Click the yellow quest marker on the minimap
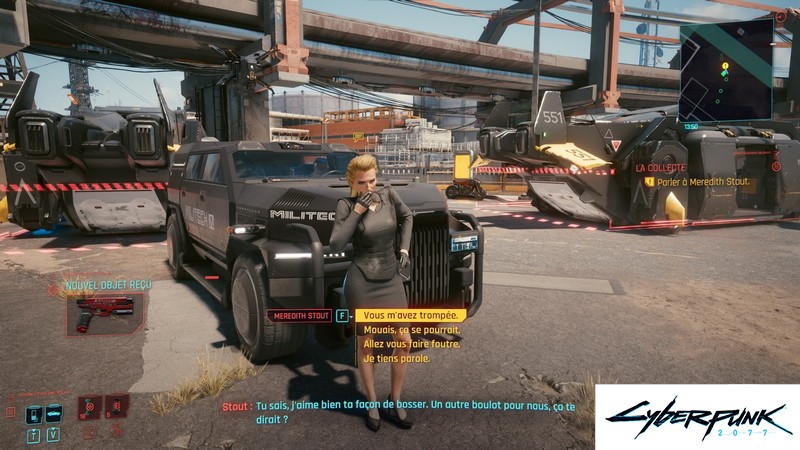 726,66
